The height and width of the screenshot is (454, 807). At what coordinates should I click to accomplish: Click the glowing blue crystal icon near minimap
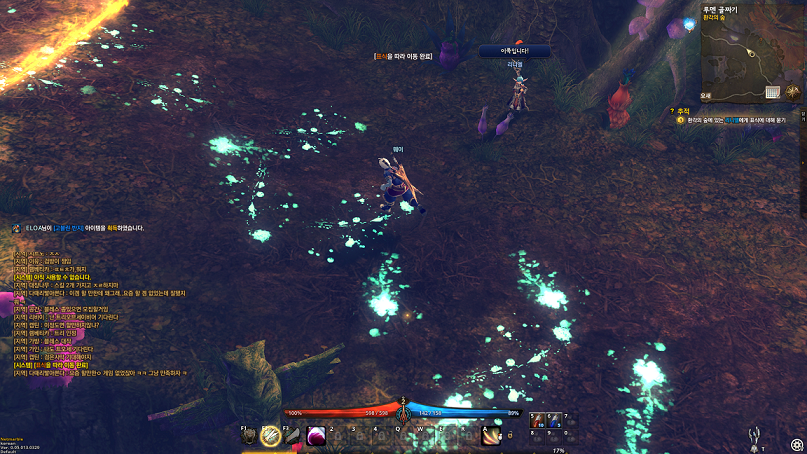(x=689, y=22)
